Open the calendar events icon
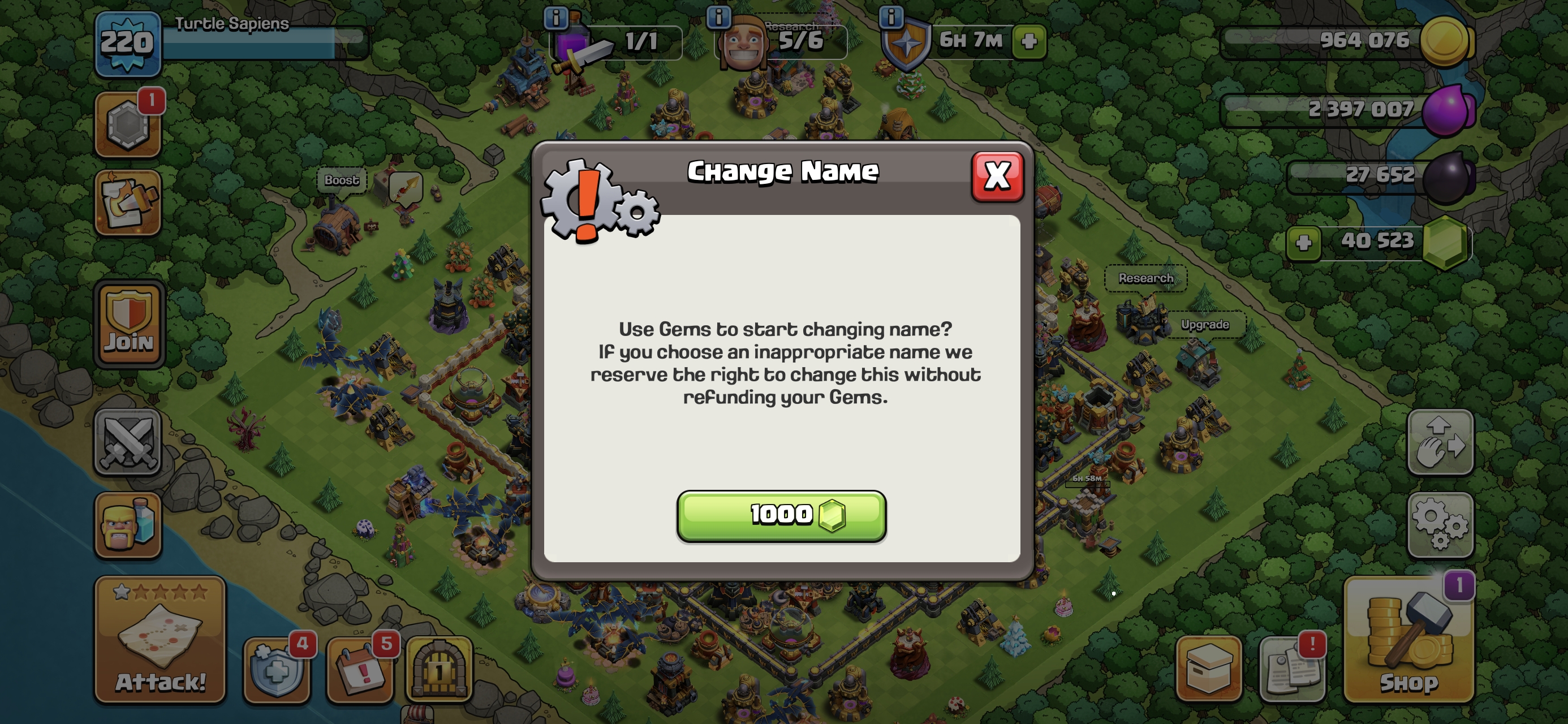Viewport: 1568px width, 724px height. pyautogui.click(x=360, y=670)
